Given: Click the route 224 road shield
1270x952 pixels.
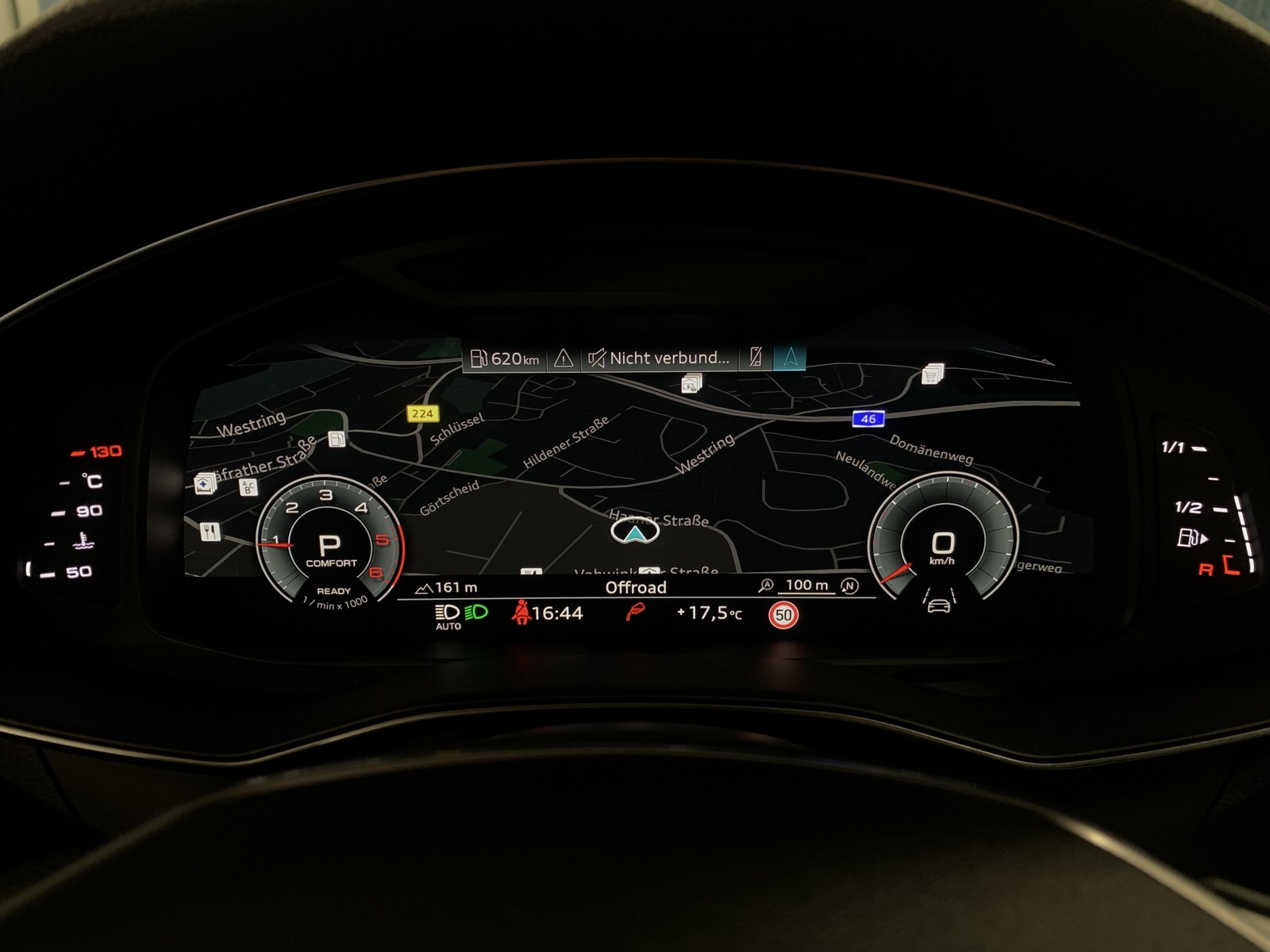Looking at the screenshot, I should [422, 413].
